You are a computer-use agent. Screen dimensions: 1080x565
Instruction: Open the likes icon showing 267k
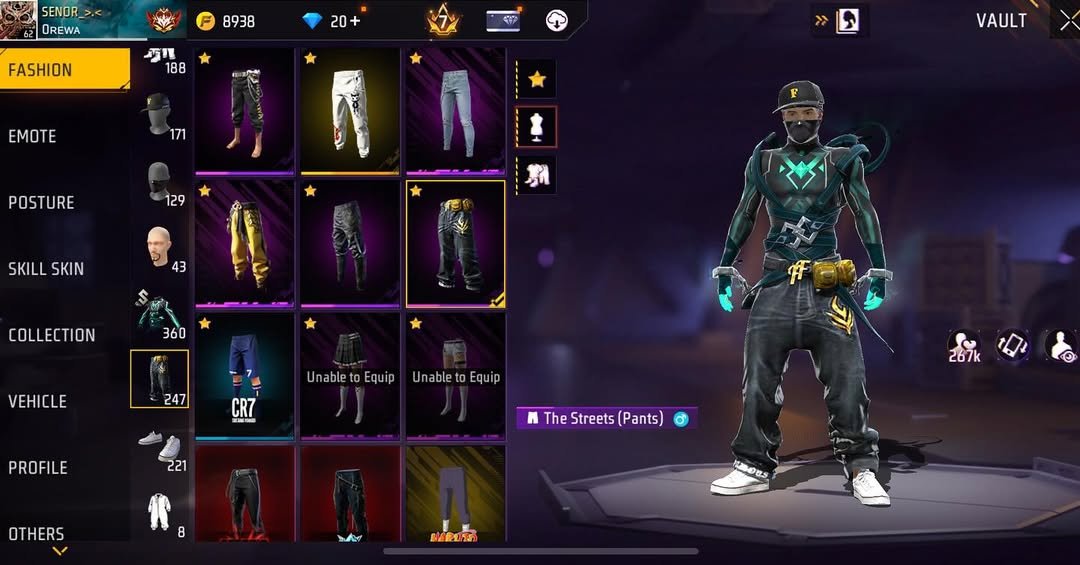pyautogui.click(x=964, y=346)
